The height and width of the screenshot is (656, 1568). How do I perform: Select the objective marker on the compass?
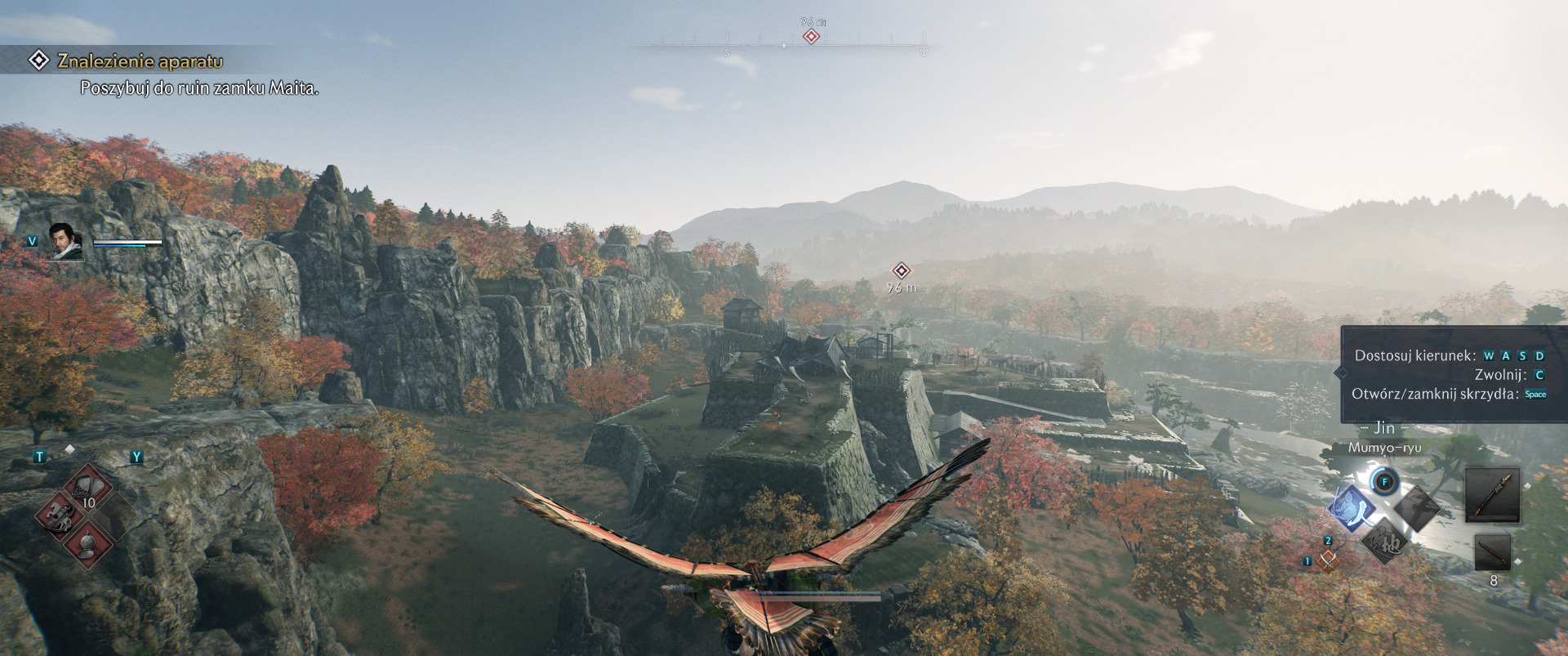pyautogui.click(x=811, y=37)
